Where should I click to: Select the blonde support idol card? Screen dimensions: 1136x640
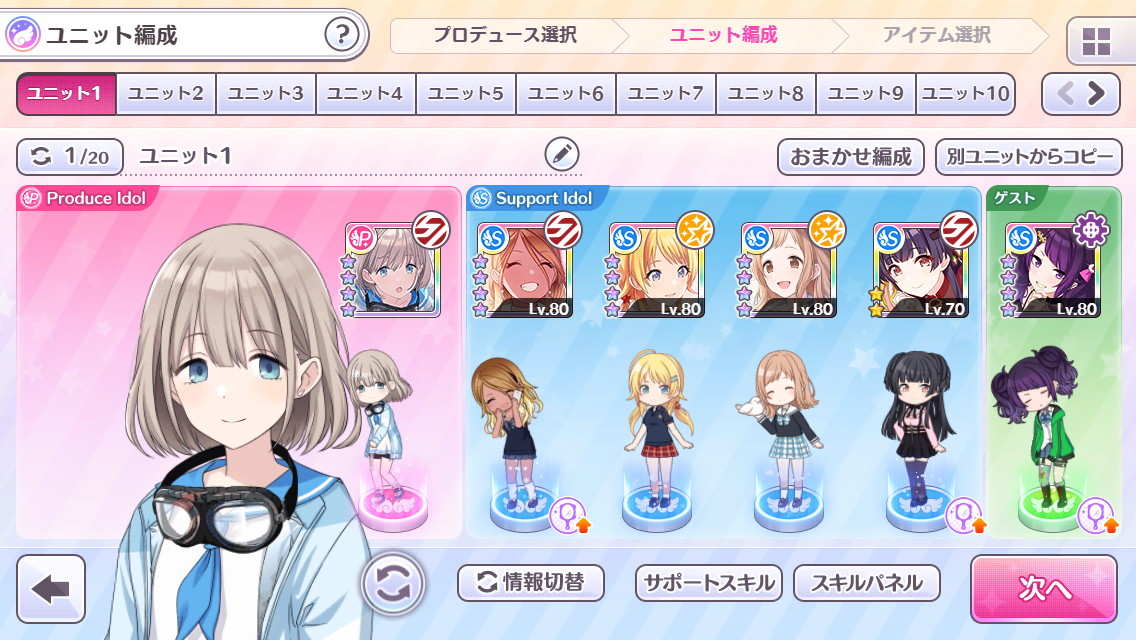coord(656,270)
